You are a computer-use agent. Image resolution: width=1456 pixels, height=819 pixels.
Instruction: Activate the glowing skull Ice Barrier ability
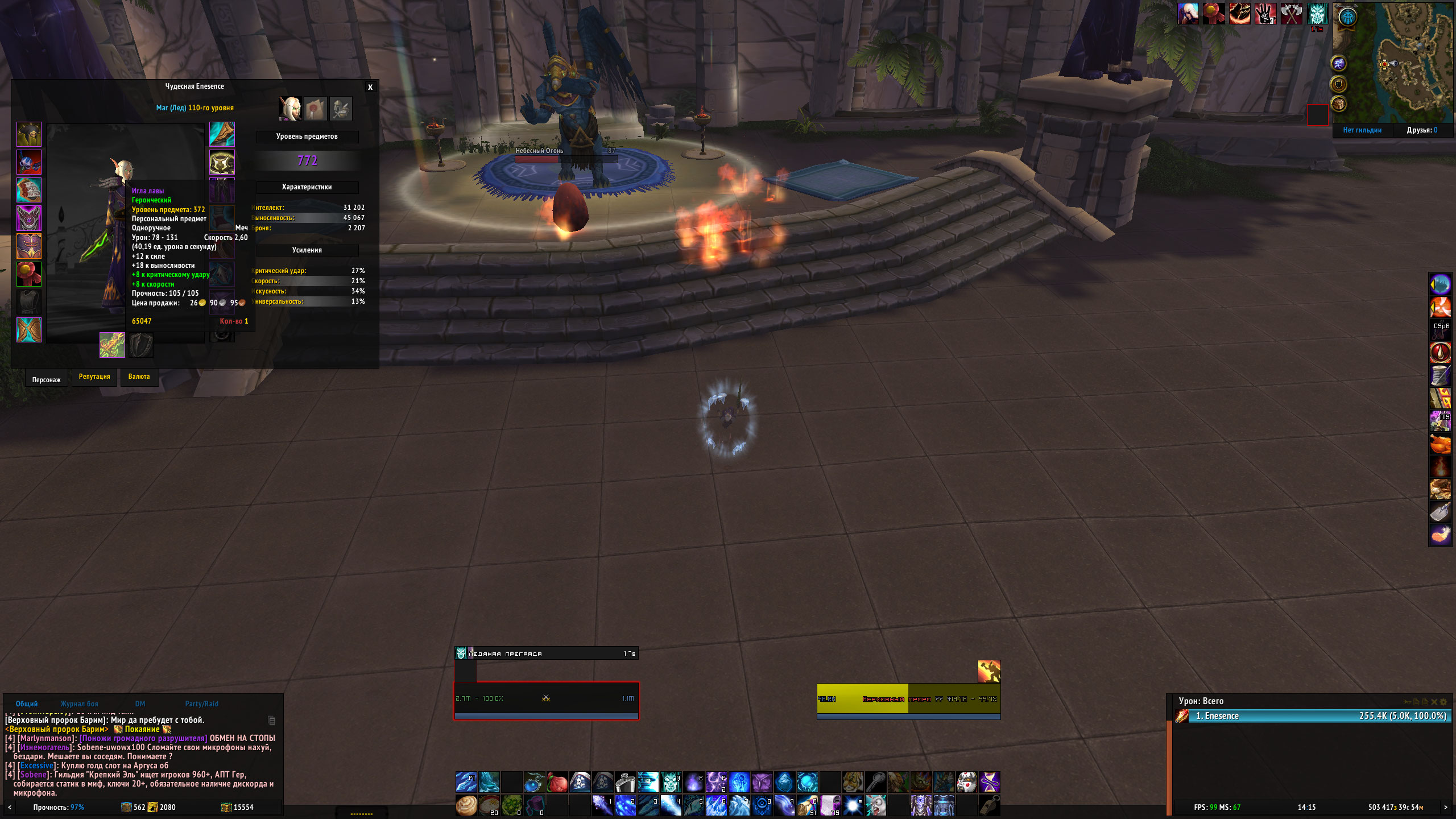coord(671,783)
